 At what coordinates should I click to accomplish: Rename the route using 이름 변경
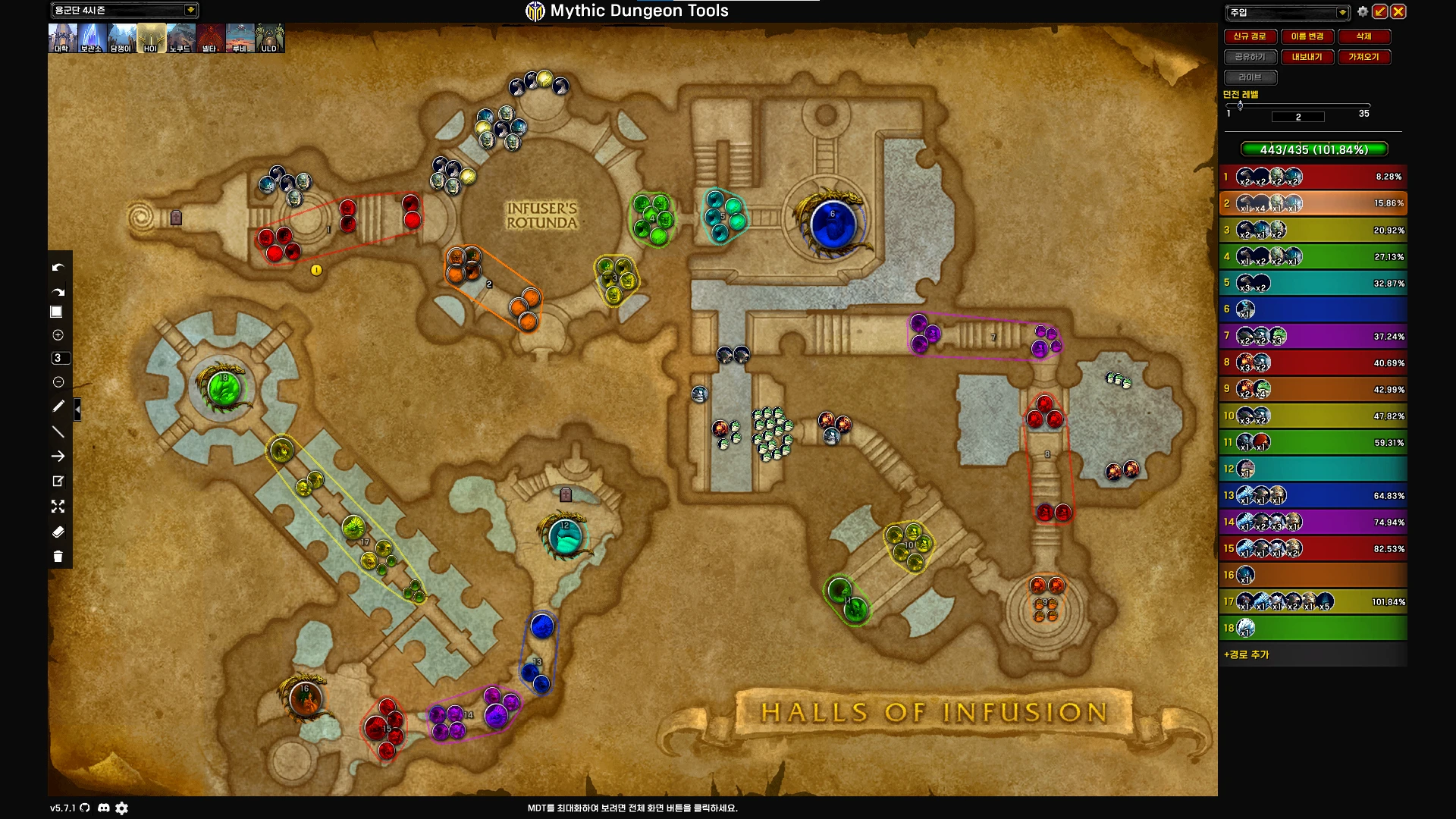[x=1307, y=36]
